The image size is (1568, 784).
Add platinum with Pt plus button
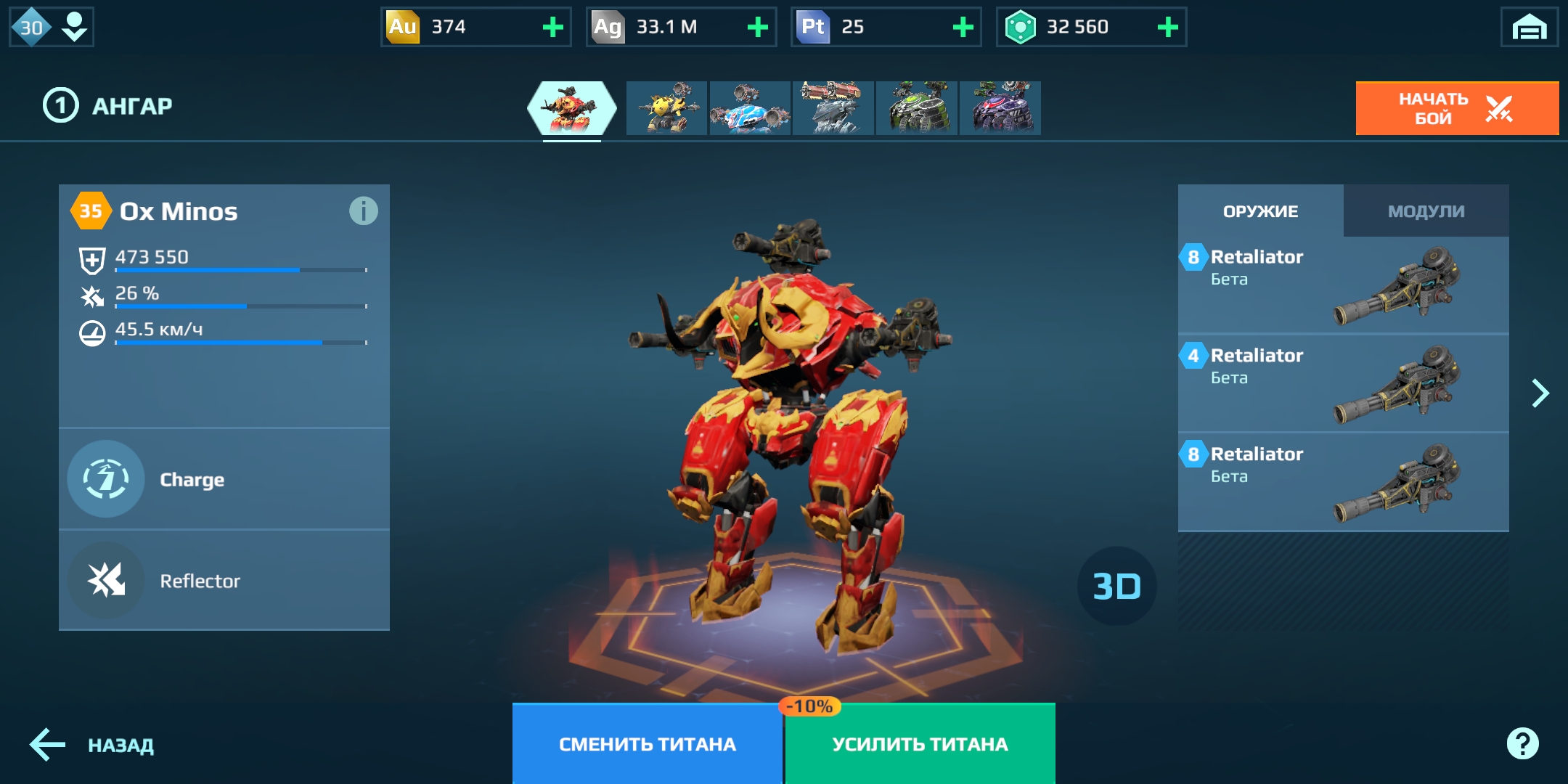tap(963, 28)
